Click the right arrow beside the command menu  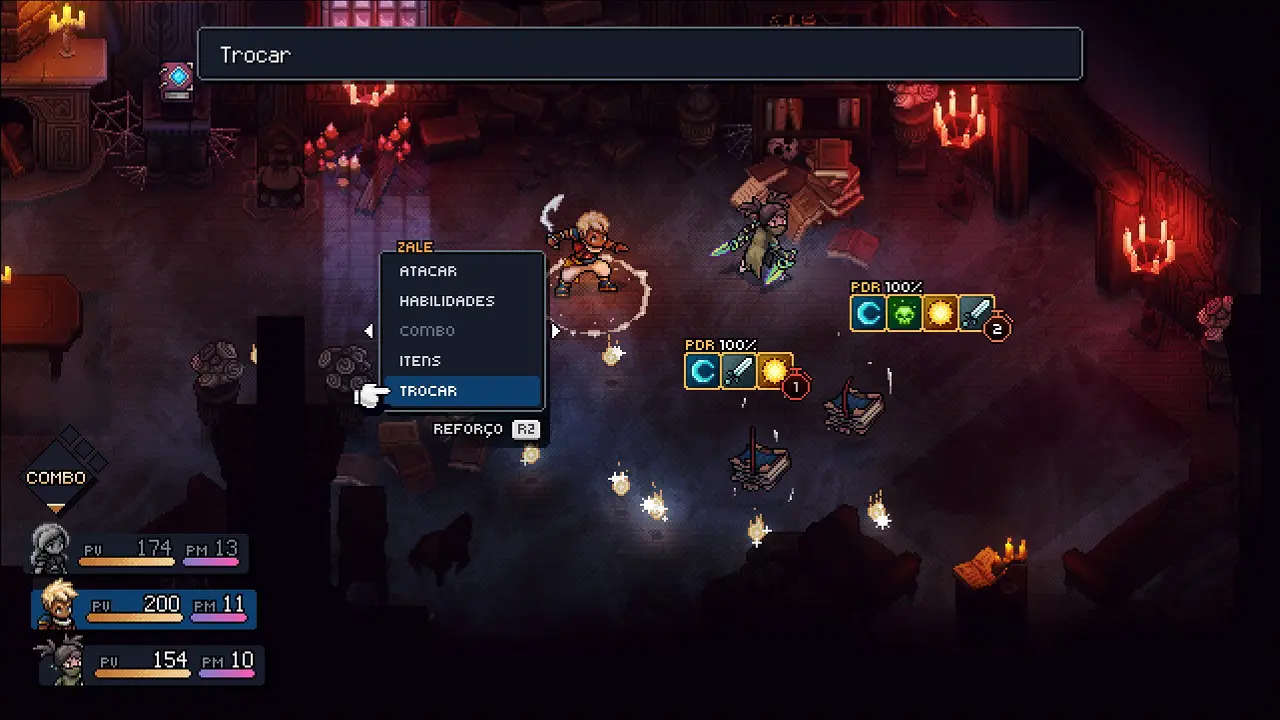click(x=556, y=331)
